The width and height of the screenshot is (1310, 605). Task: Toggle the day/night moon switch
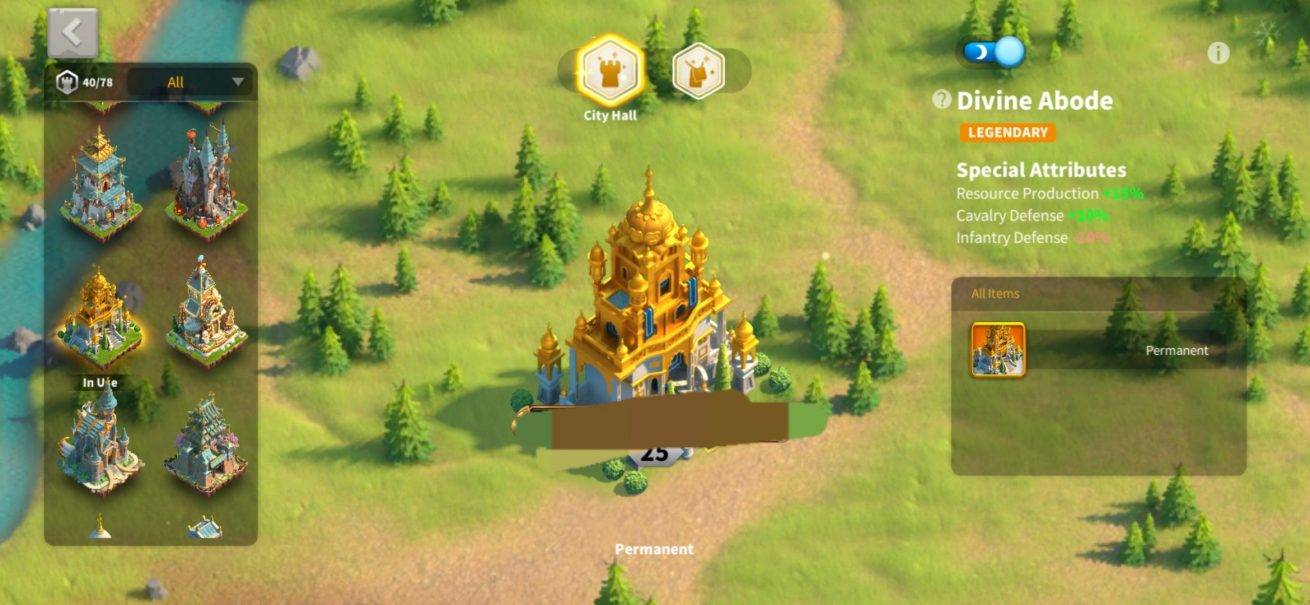tap(994, 51)
